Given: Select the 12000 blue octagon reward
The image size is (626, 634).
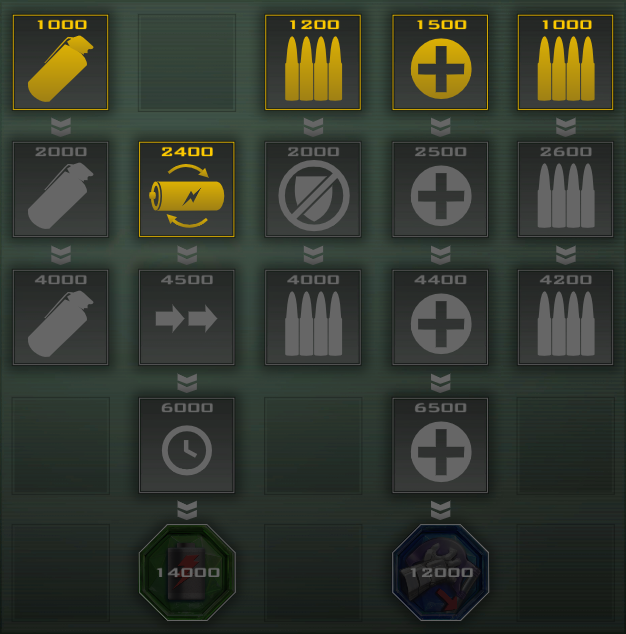Looking at the screenshot, I should coord(440,572).
